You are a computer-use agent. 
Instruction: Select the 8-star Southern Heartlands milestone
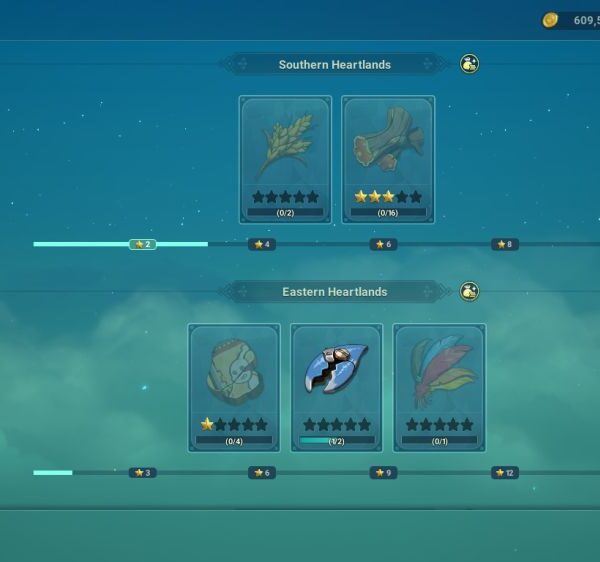pos(504,244)
